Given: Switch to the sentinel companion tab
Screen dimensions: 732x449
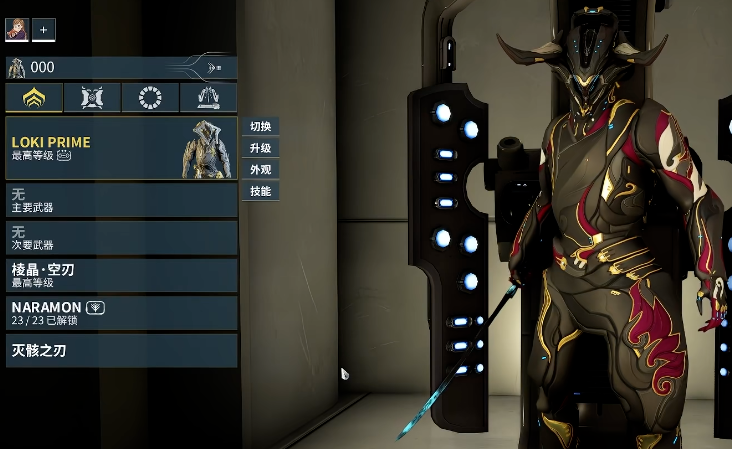Looking at the screenshot, I should 92,98.
